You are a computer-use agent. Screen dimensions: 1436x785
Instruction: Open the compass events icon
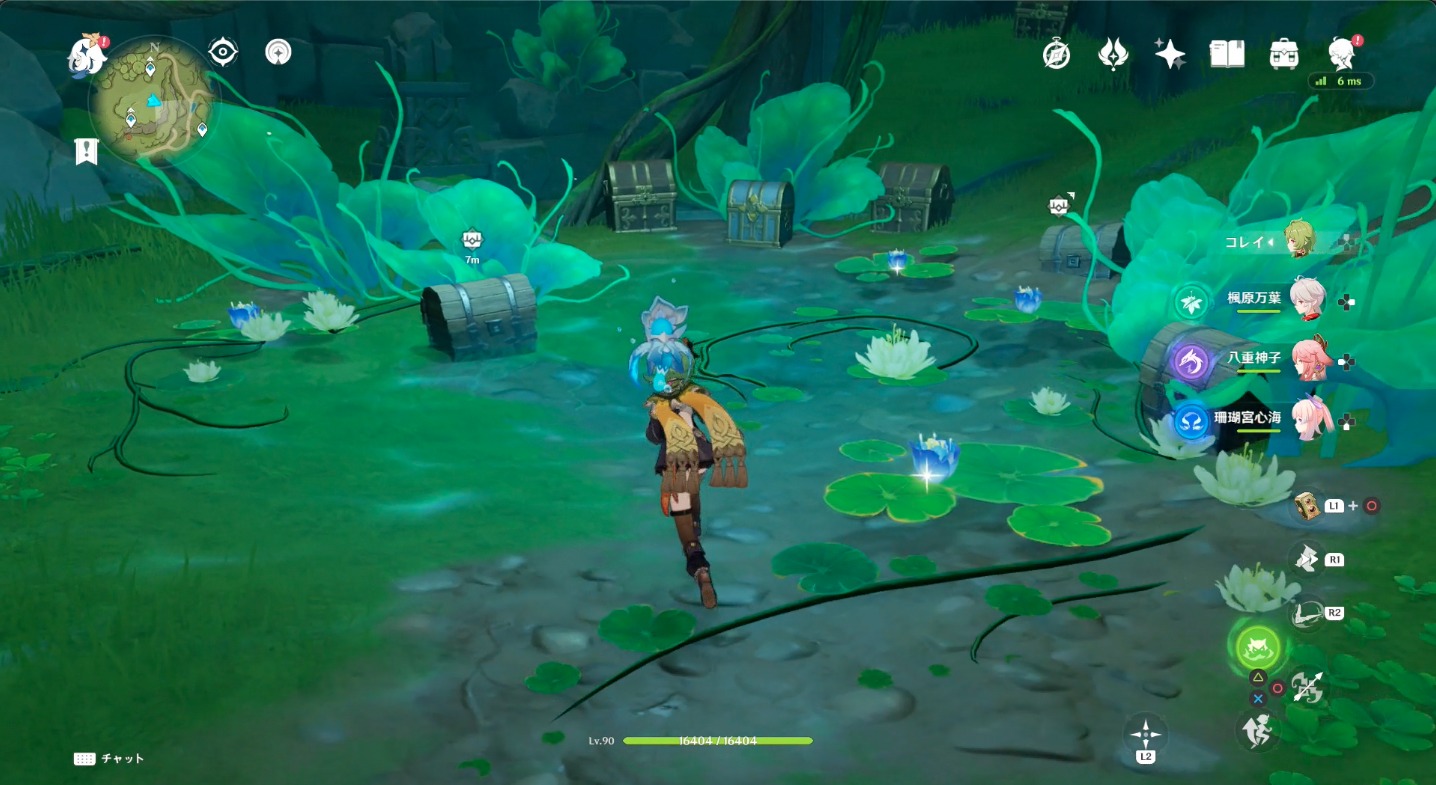(x=1056, y=54)
